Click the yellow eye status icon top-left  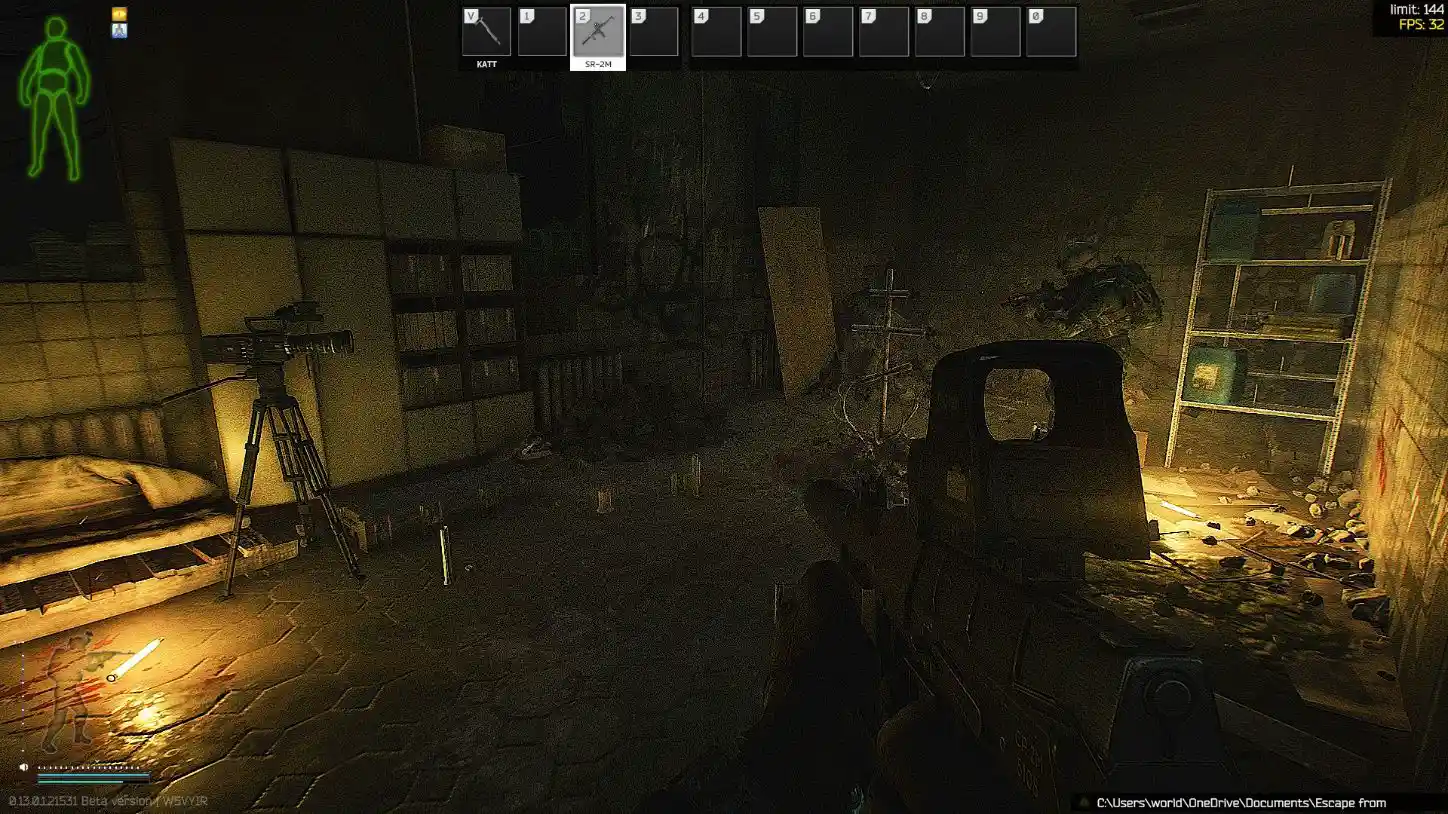pos(120,13)
